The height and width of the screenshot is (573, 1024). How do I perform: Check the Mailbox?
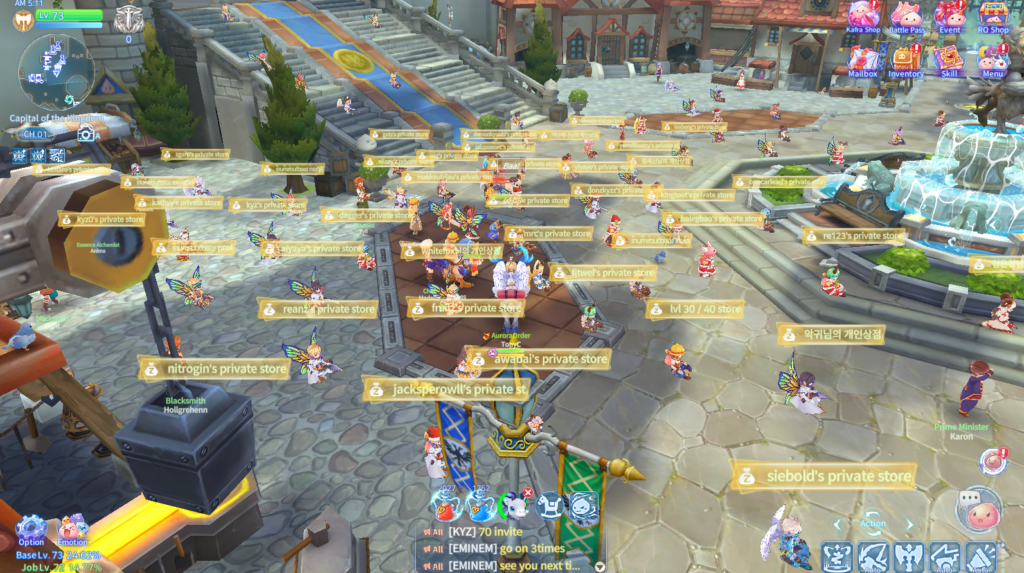(863, 60)
